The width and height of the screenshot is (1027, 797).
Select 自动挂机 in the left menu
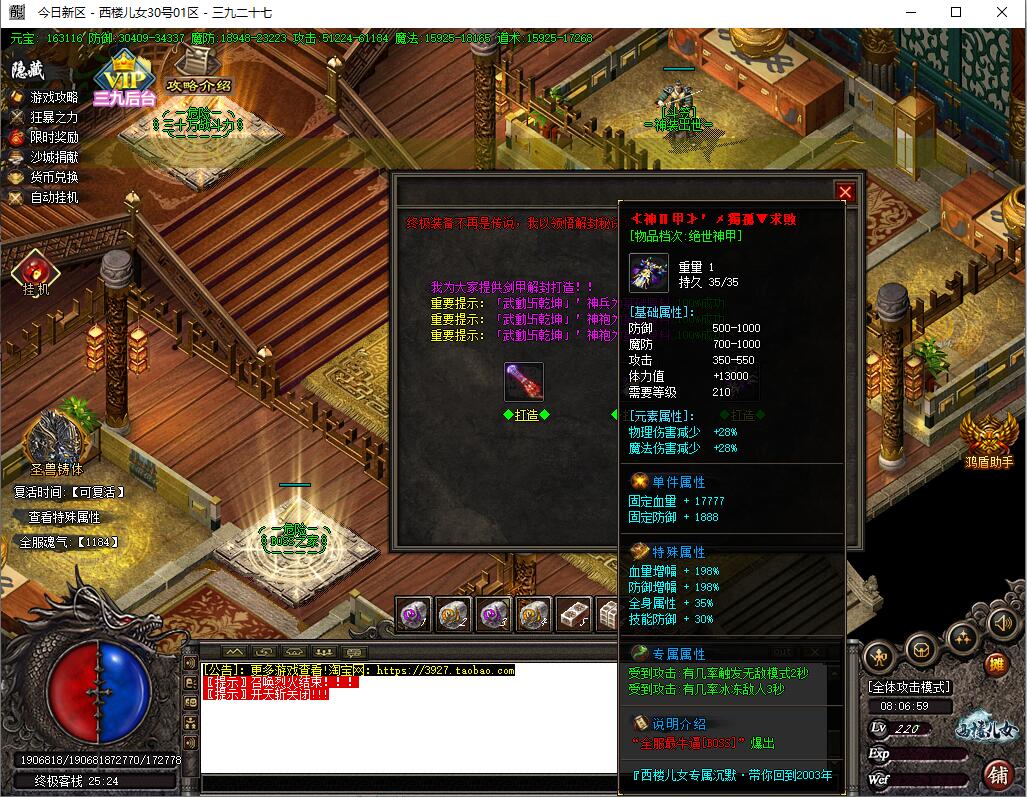pos(54,197)
